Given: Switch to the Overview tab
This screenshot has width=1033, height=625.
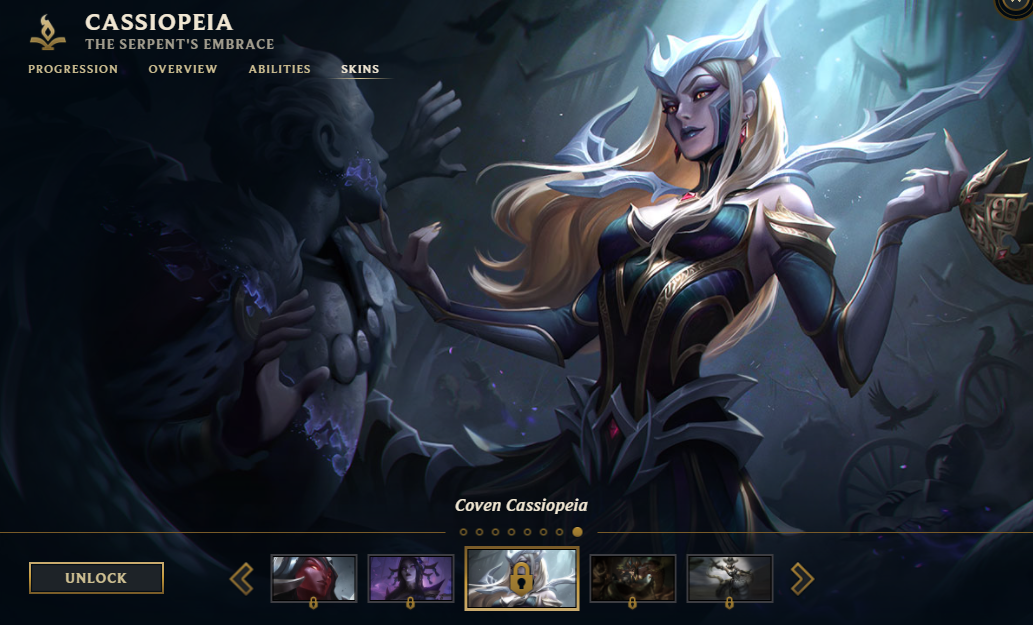Looking at the screenshot, I should pyautogui.click(x=183, y=69).
